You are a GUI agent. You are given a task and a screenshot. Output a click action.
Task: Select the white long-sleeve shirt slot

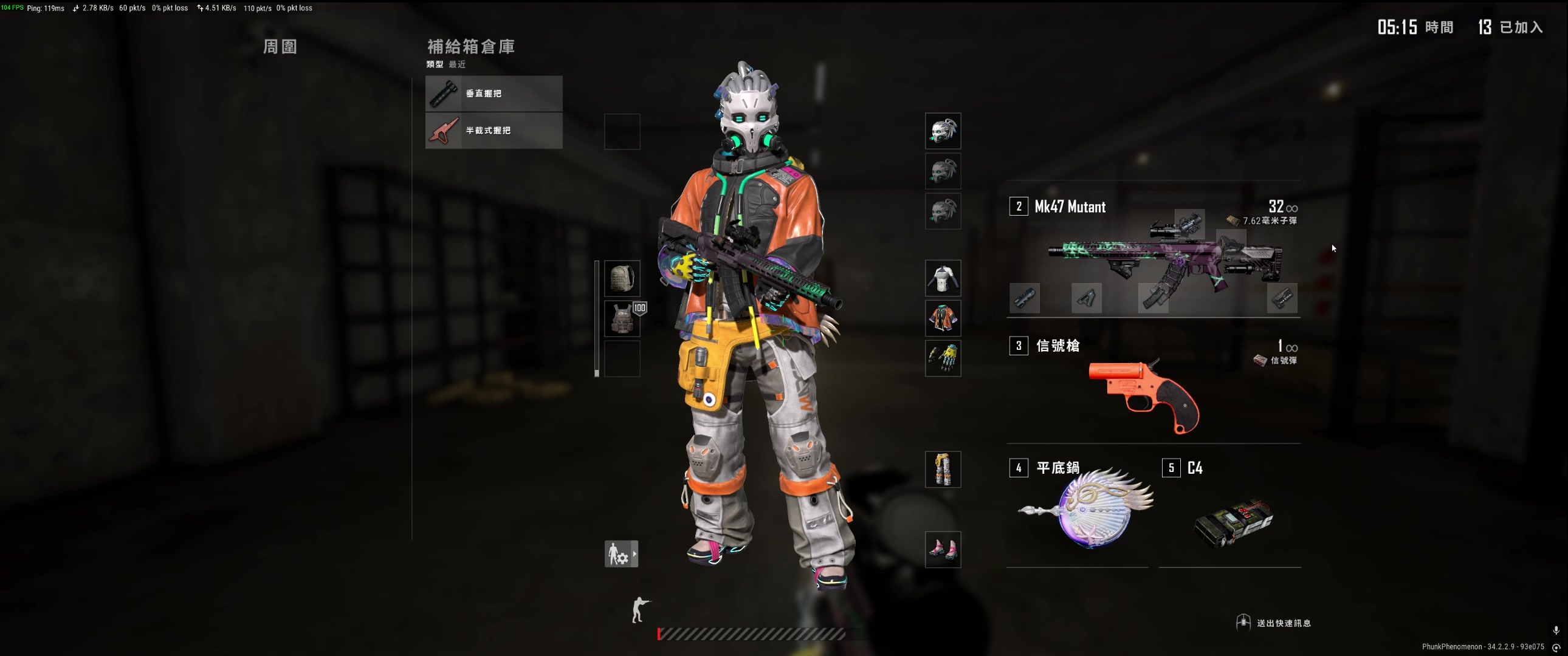943,279
